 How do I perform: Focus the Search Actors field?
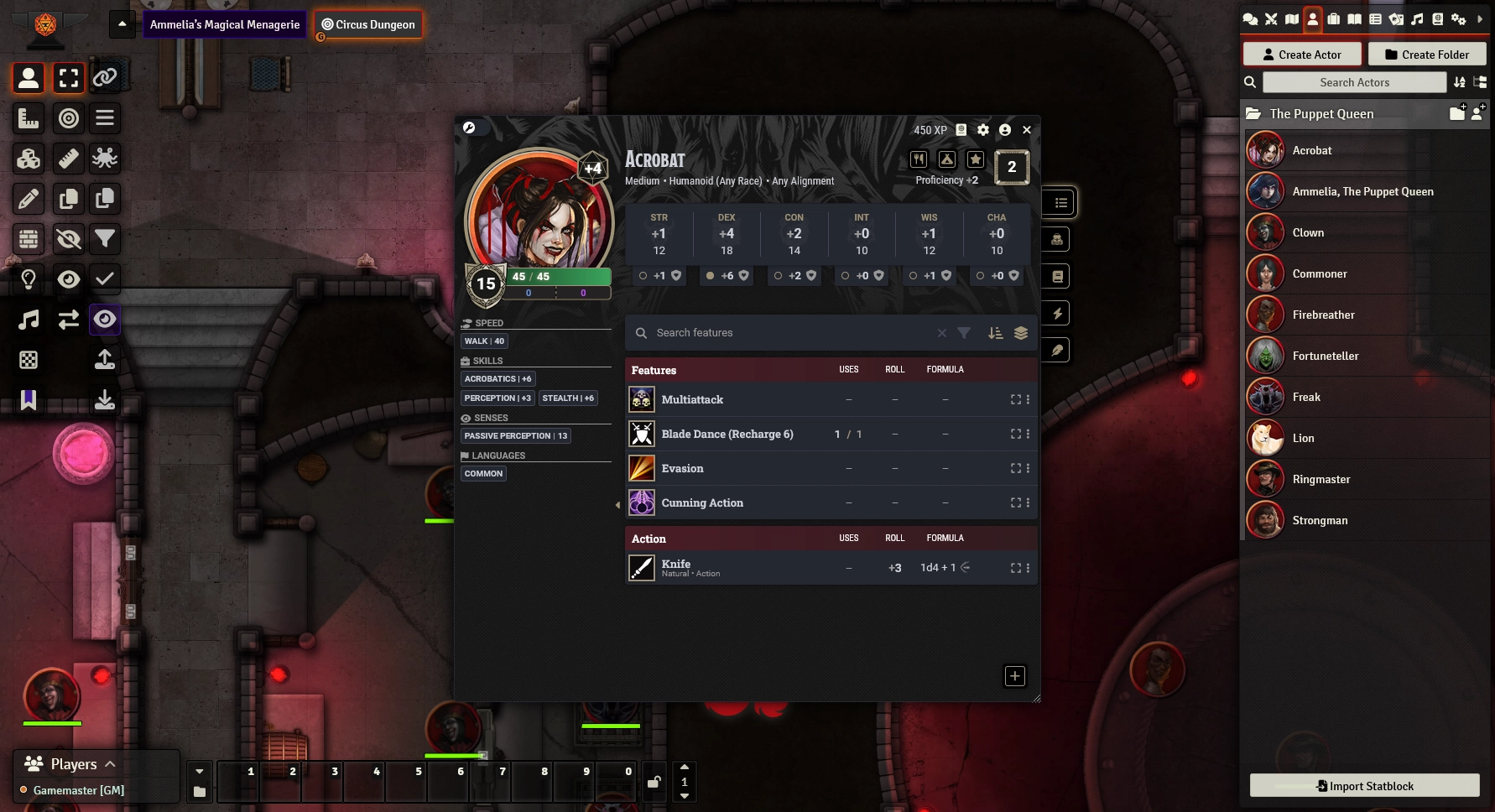click(1354, 82)
